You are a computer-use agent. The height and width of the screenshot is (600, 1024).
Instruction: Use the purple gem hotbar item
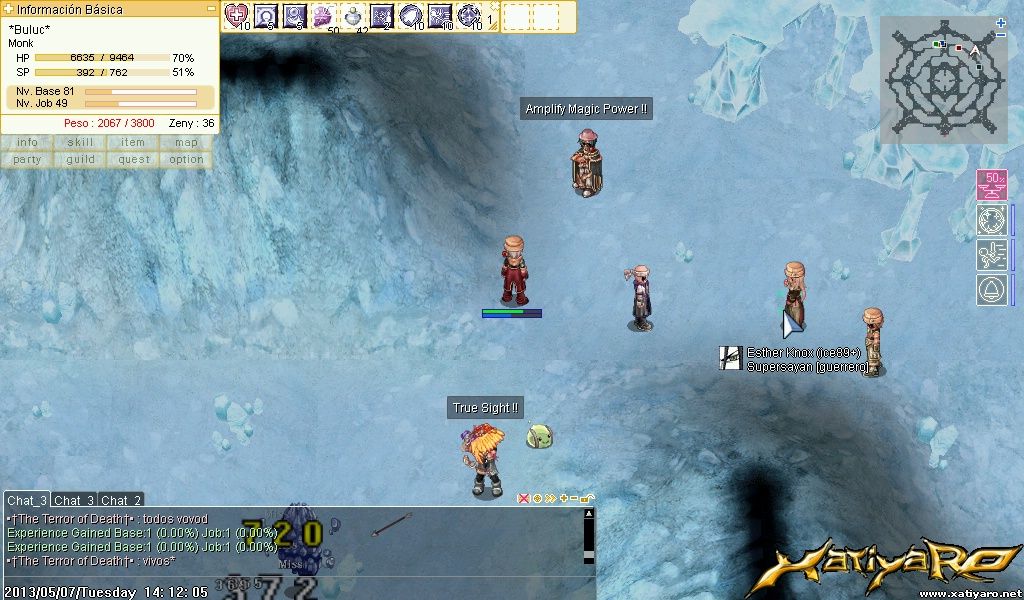(323, 15)
